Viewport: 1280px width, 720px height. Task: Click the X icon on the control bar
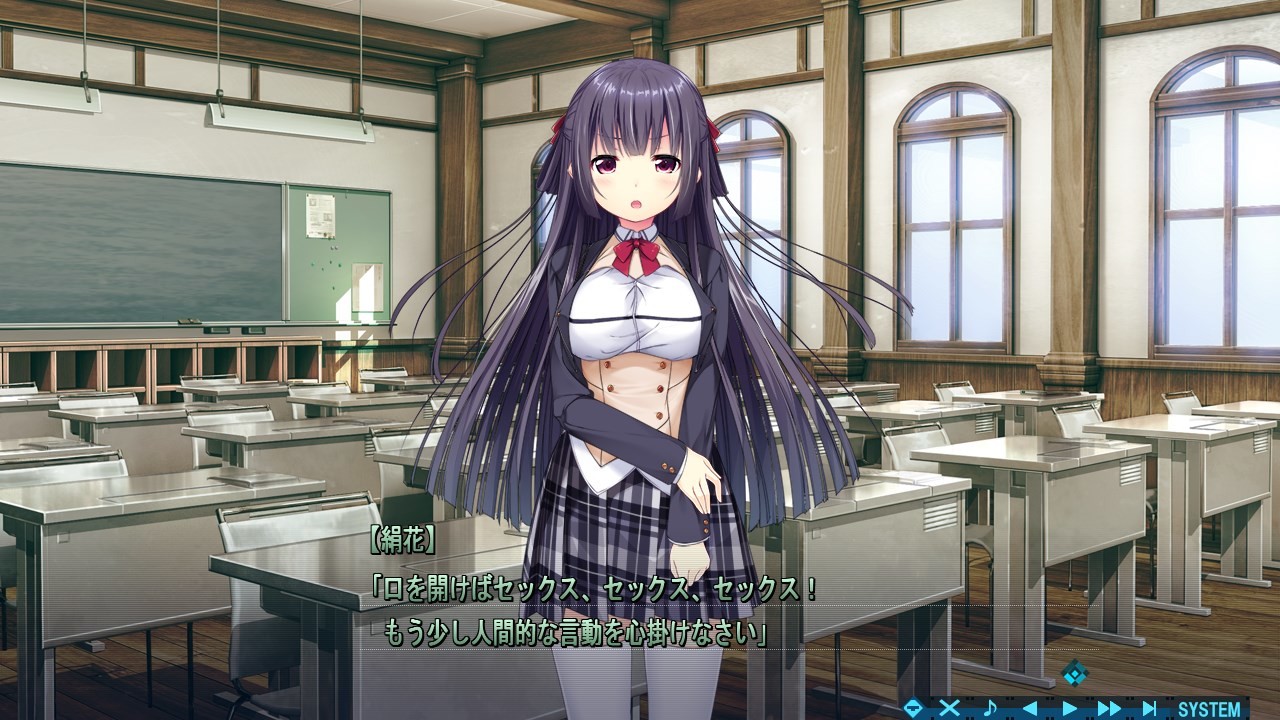pyautogui.click(x=949, y=706)
